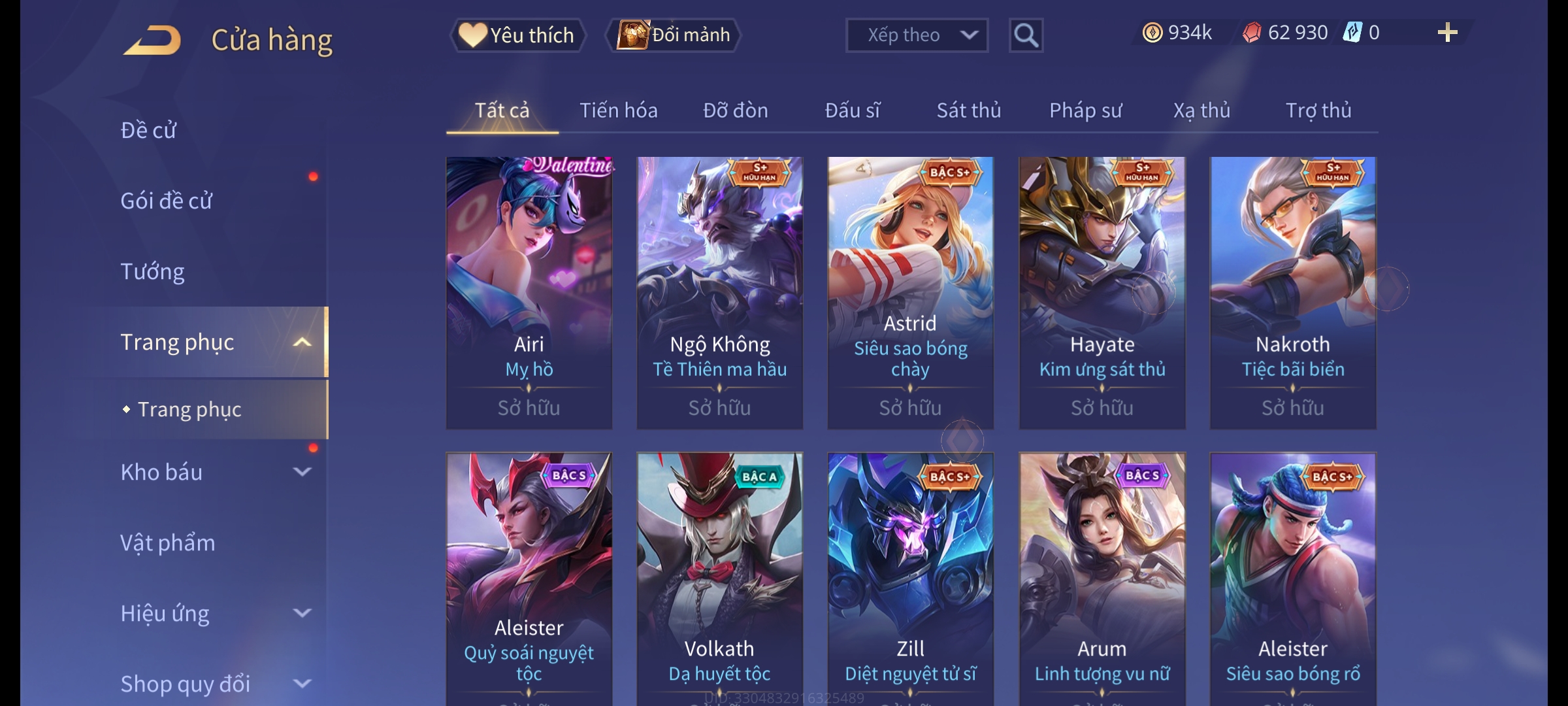Add currency with the plus button
Viewport: 1568px width, 706px height.
(x=1447, y=33)
